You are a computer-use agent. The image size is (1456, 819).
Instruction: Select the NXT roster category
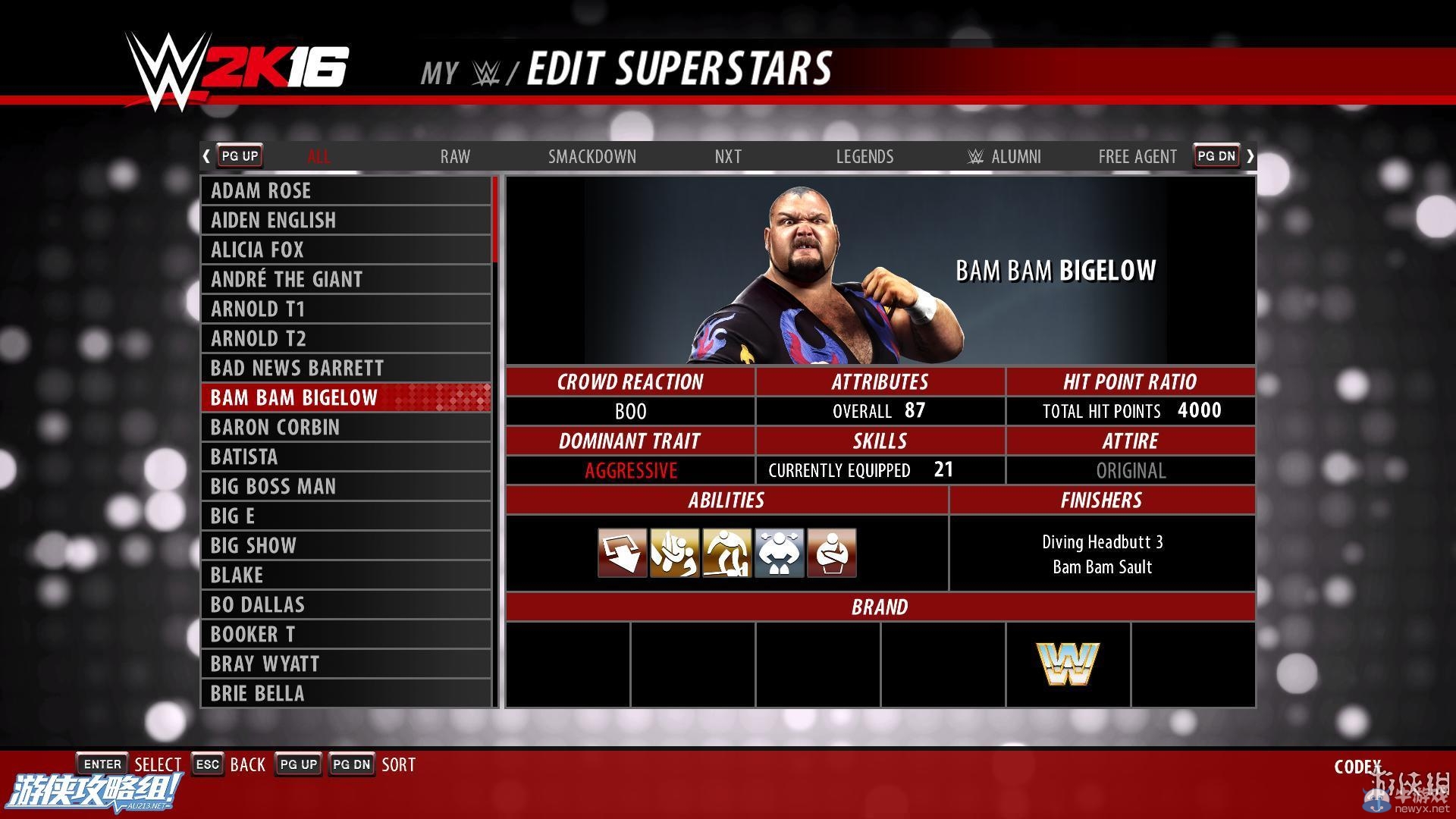coord(727,156)
